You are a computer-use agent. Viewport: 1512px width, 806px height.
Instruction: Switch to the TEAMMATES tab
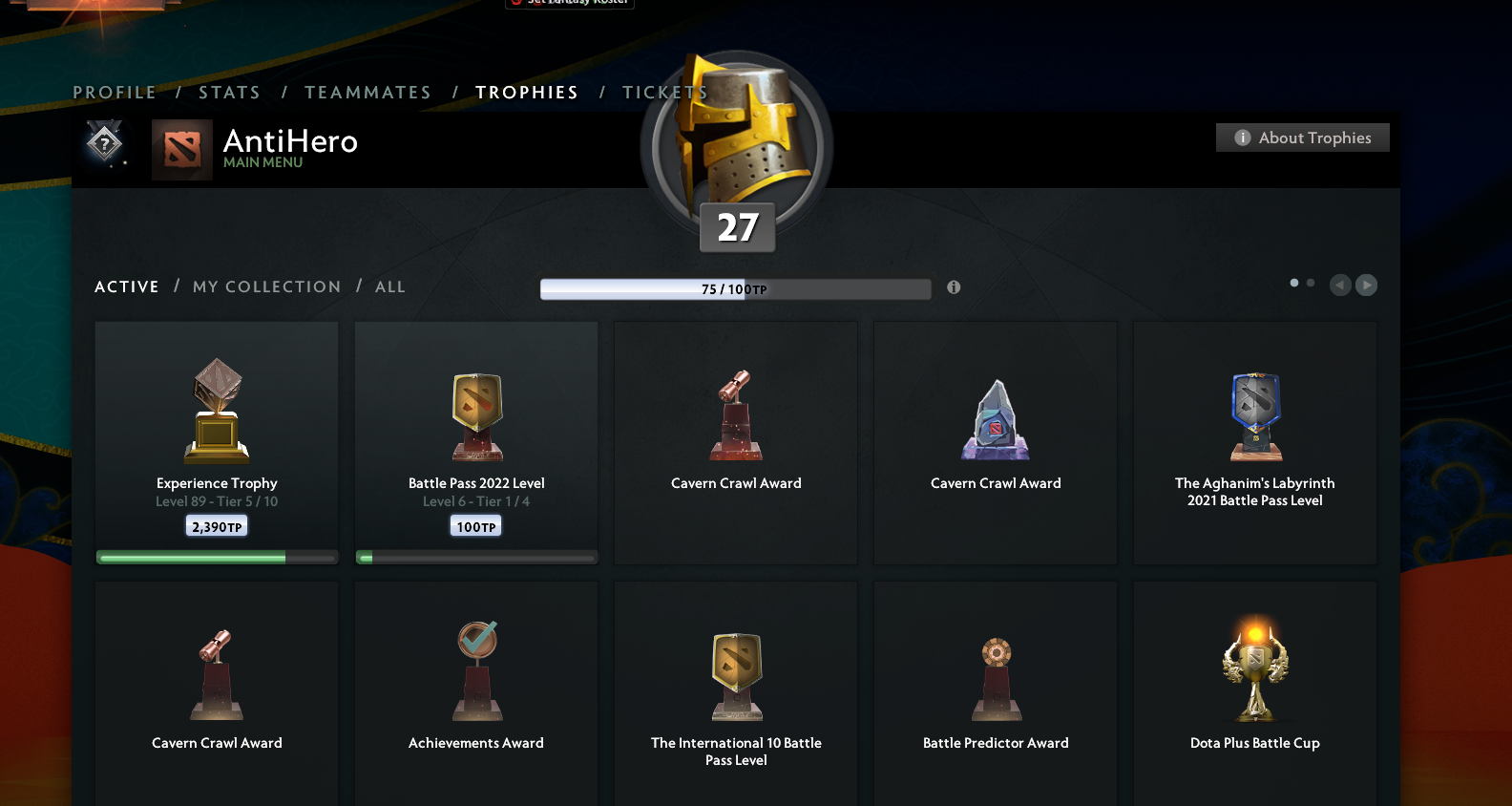click(x=367, y=92)
